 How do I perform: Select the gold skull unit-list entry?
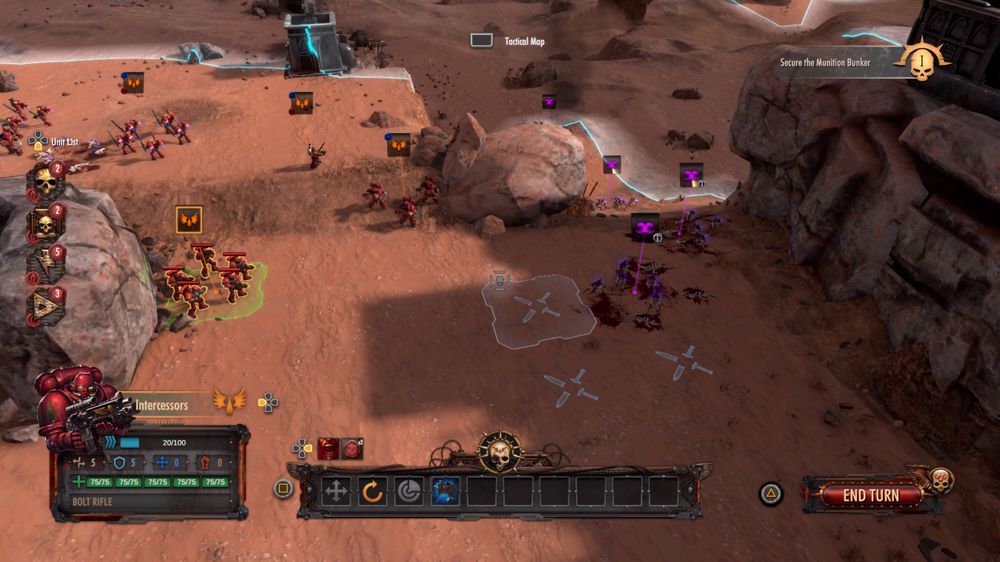45,182
